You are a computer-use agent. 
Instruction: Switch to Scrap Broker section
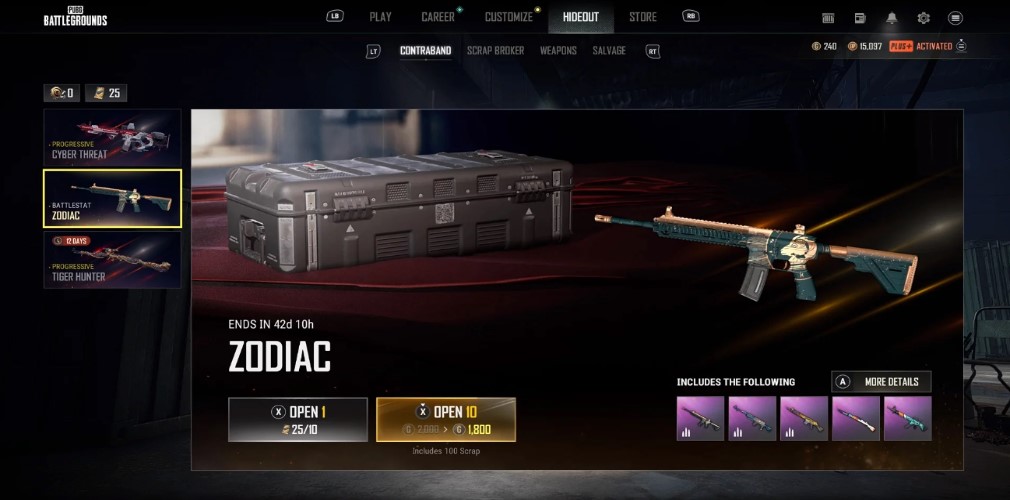click(x=495, y=50)
